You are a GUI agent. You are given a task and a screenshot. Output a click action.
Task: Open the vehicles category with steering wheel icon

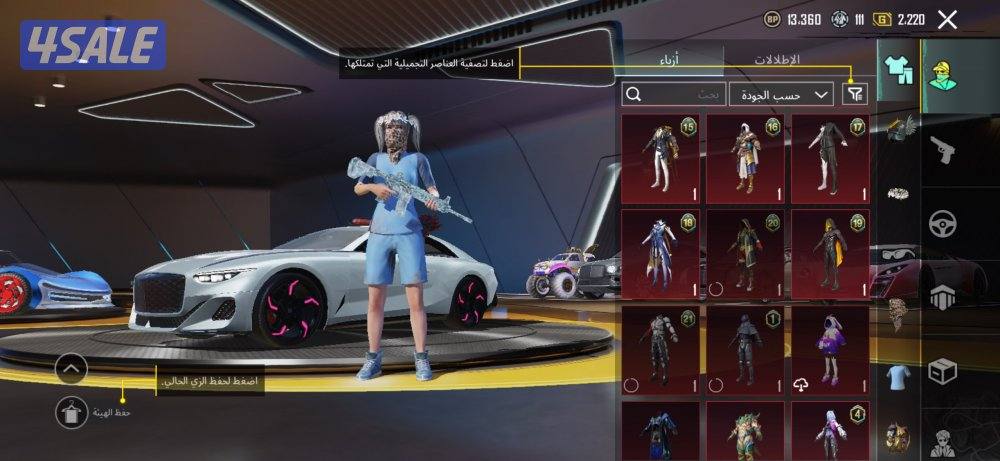tap(943, 223)
